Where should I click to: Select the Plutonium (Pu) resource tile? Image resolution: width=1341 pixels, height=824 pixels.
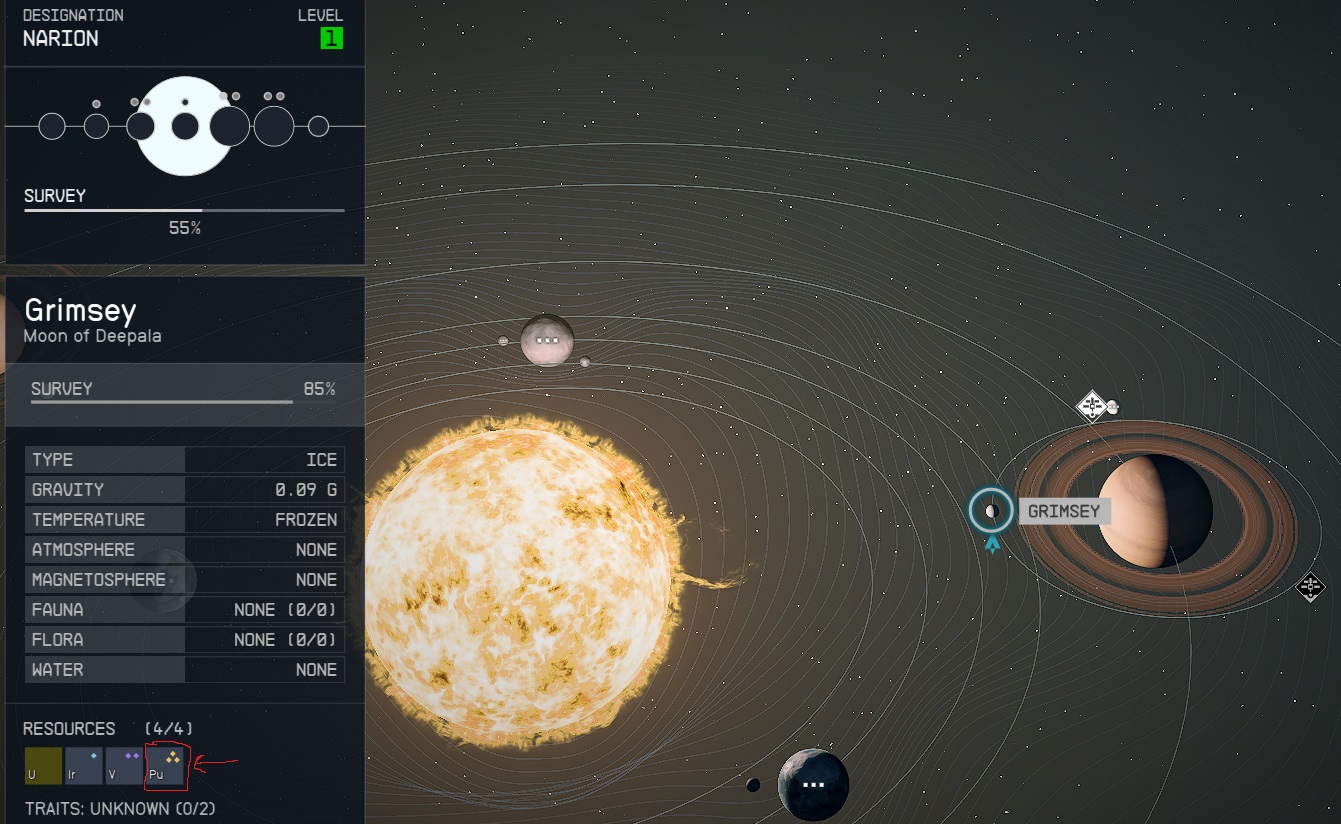(165, 766)
